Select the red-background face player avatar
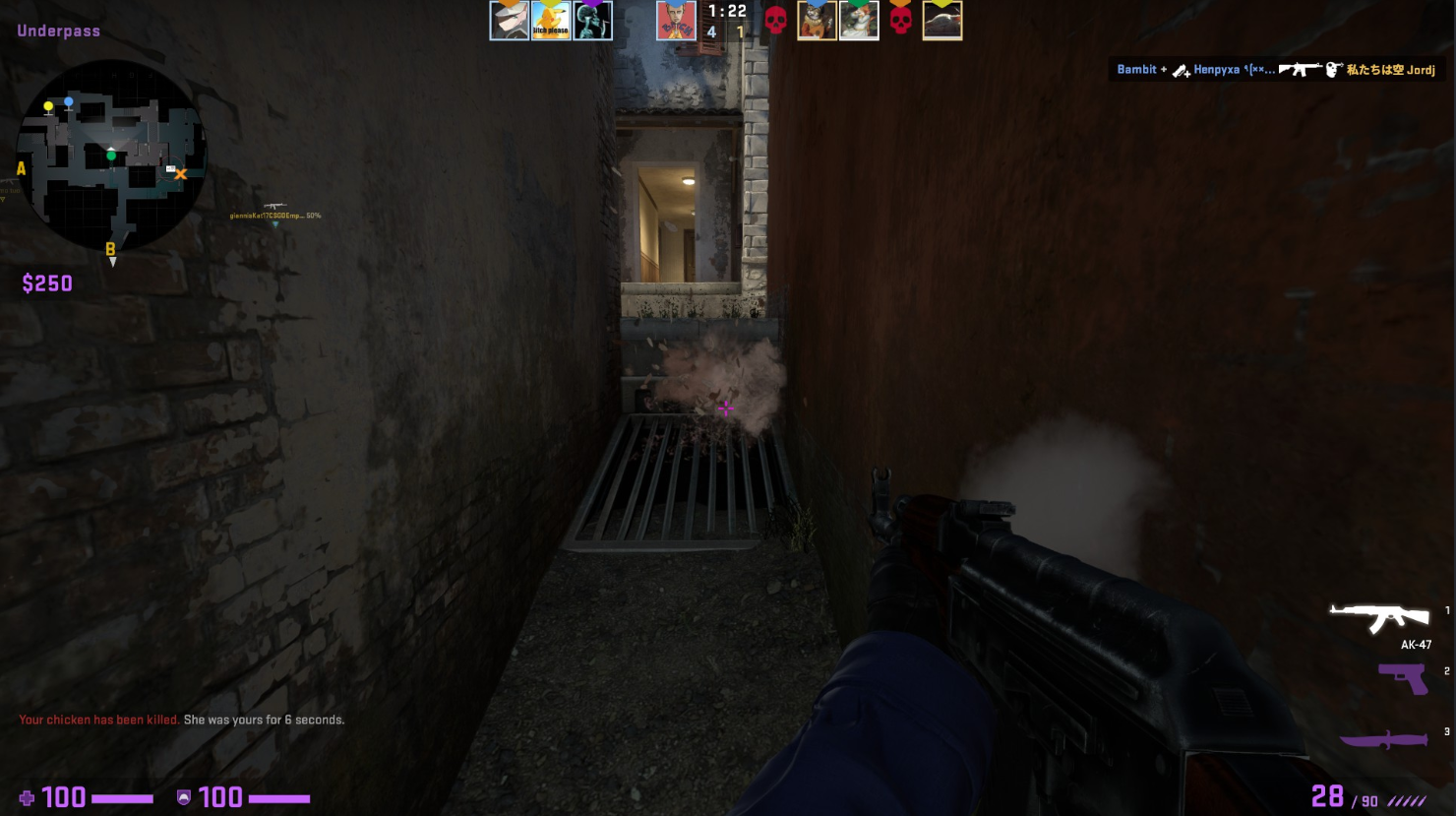This screenshot has width=1456, height=816. pos(677,21)
